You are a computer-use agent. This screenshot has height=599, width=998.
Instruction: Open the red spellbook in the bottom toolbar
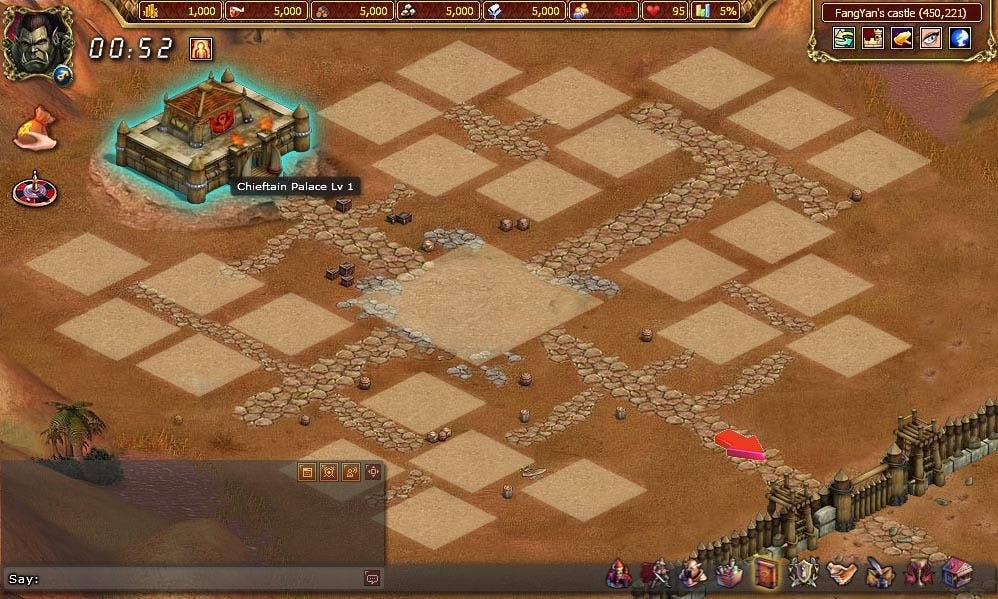767,573
